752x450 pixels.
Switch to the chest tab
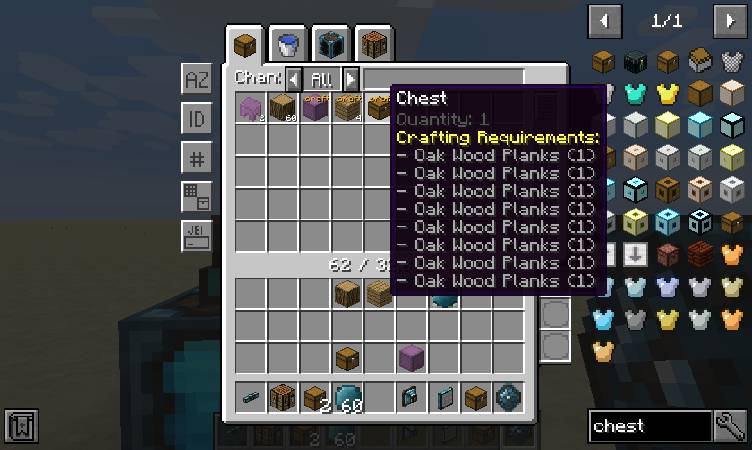click(x=244, y=45)
